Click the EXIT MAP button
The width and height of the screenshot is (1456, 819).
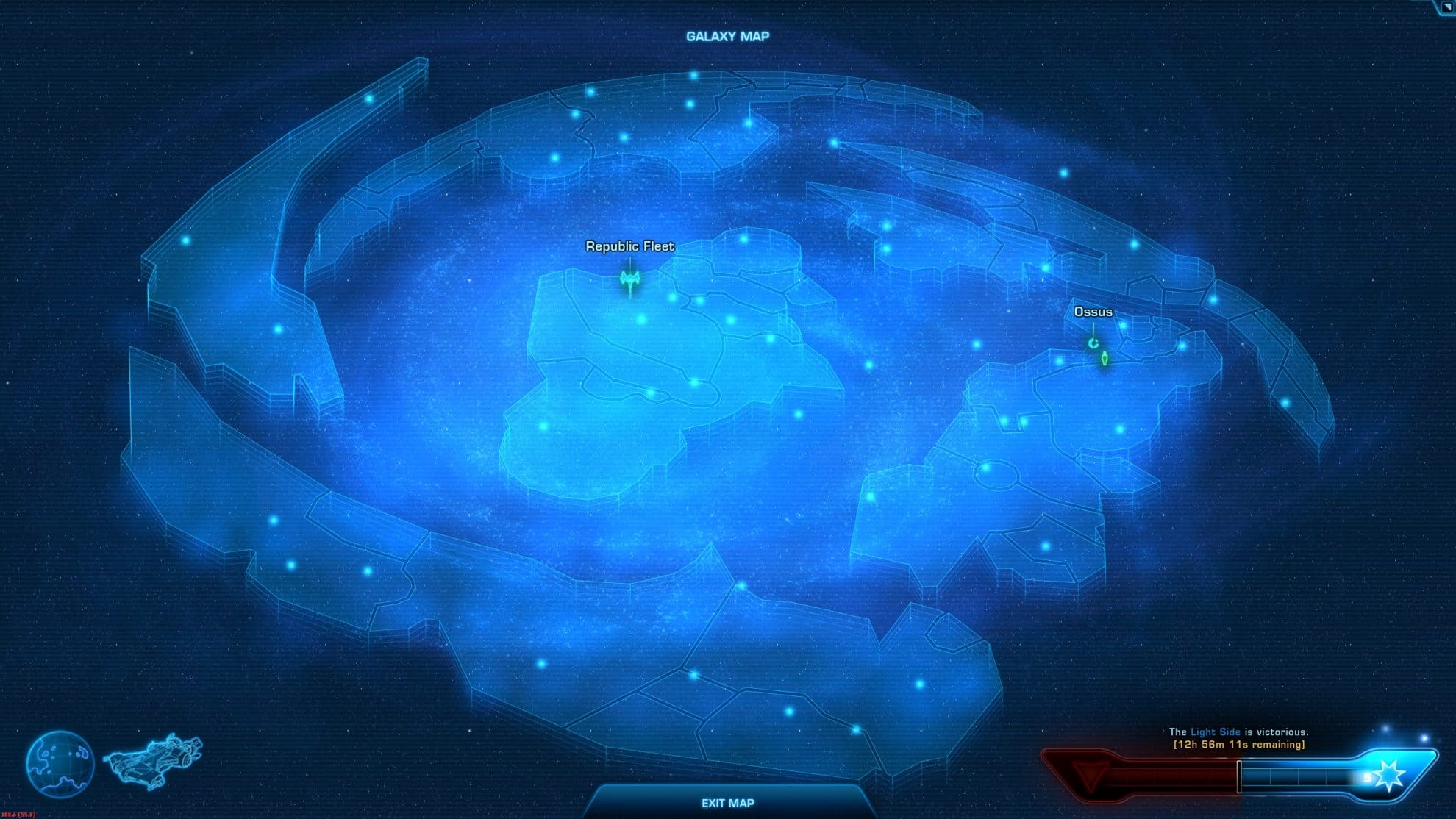point(727,804)
